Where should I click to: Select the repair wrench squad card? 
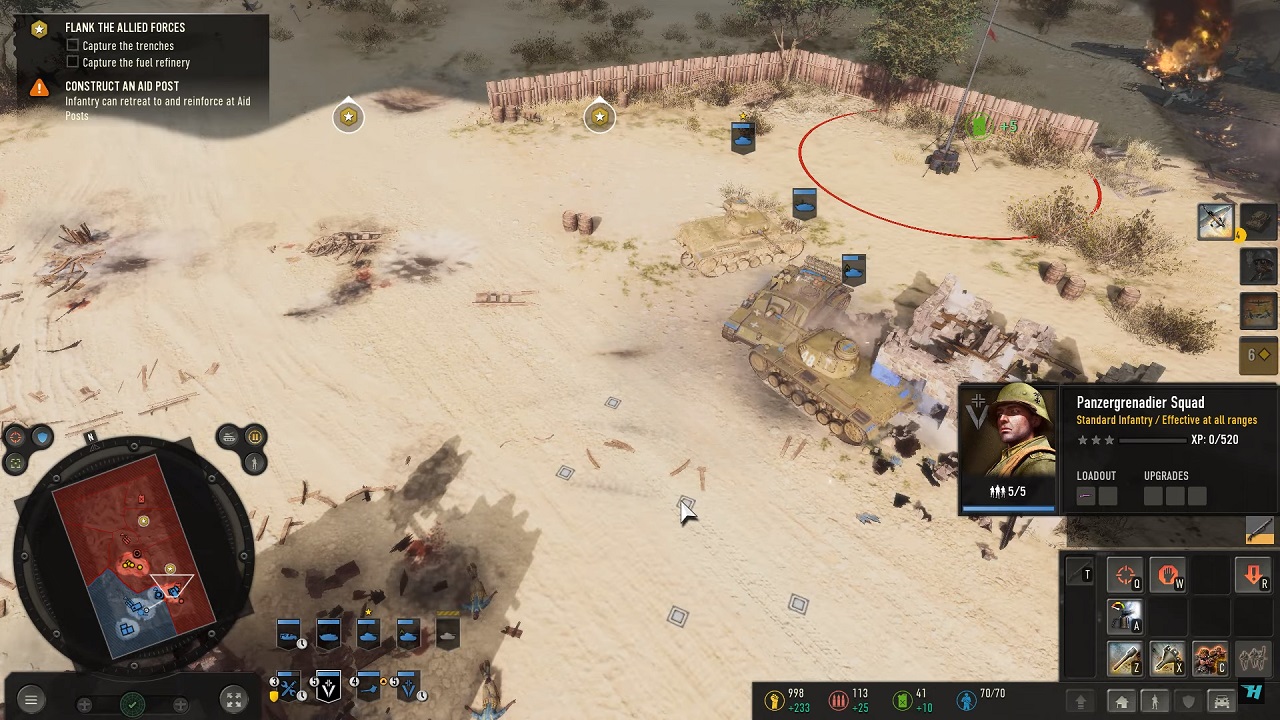[x=288, y=688]
